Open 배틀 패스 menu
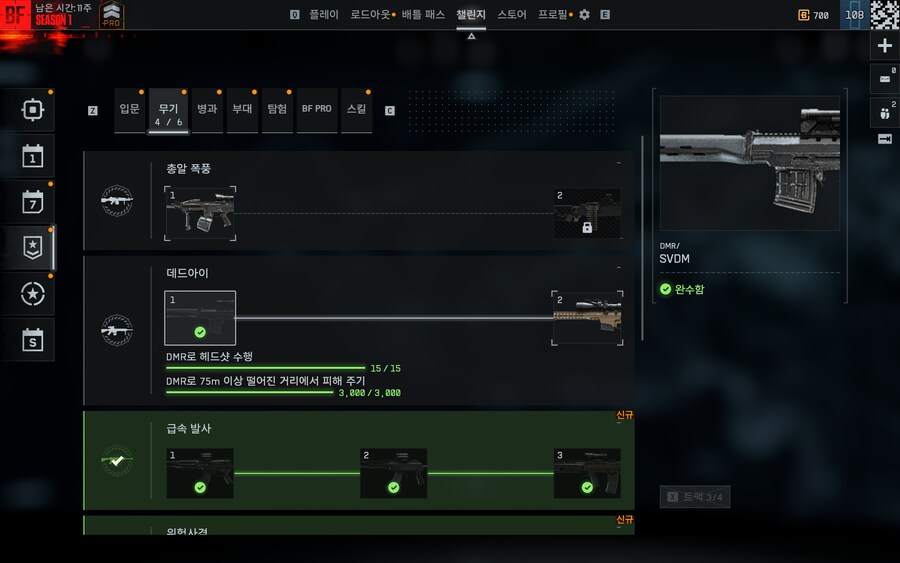This screenshot has width=900, height=563. (x=424, y=15)
